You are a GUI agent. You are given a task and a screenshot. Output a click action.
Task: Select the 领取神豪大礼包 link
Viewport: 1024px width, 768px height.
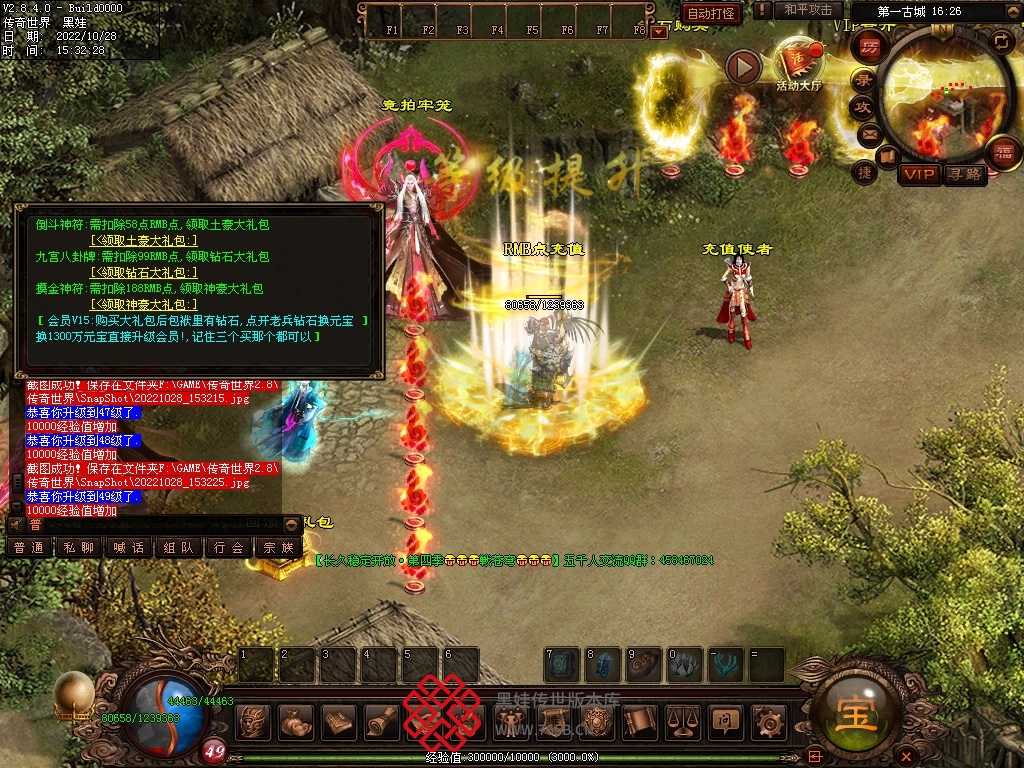coord(144,304)
